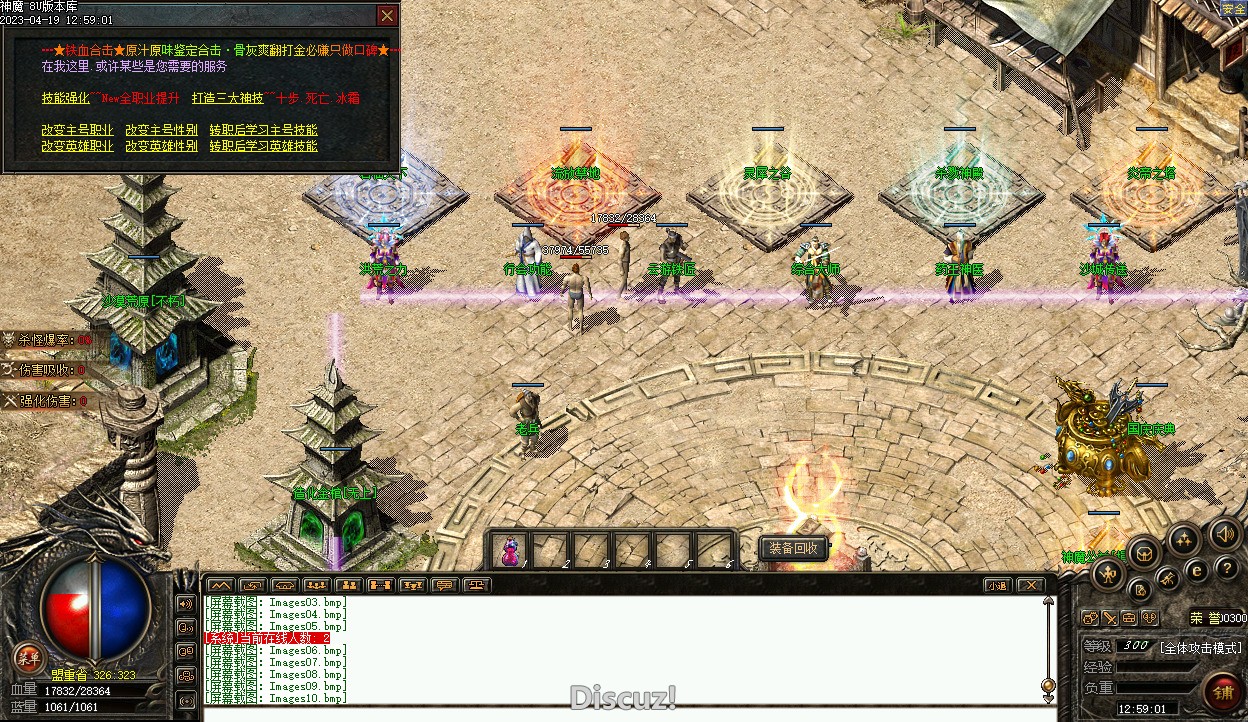Close the NPC service dialog
Viewport: 1248px width, 722px height.
point(387,16)
